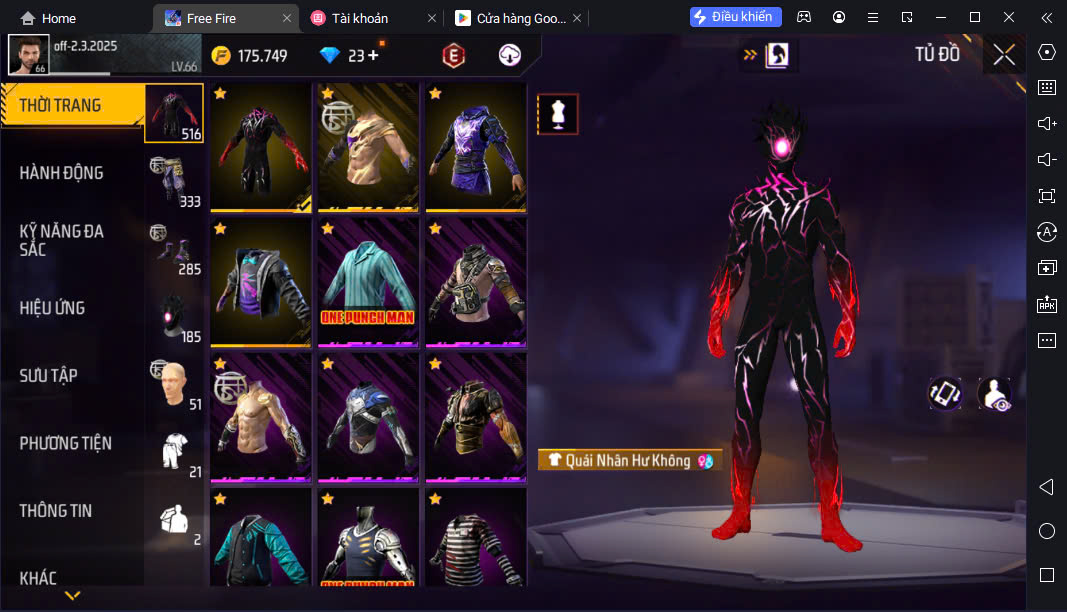1067x612 pixels.
Task: Click the mannequin outfit filter icon
Action: pos(558,114)
